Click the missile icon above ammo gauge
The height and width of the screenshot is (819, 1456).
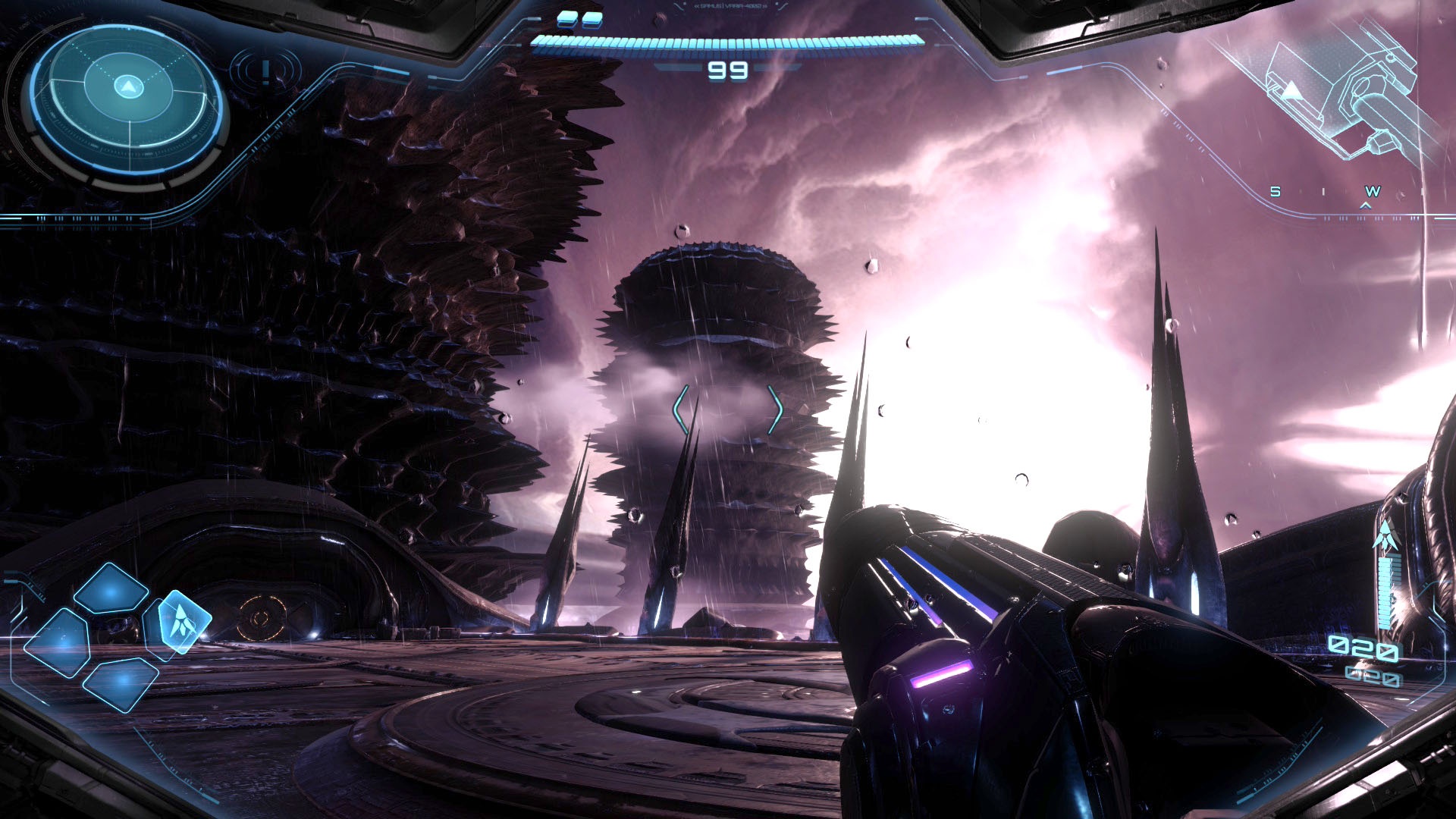(x=1385, y=535)
